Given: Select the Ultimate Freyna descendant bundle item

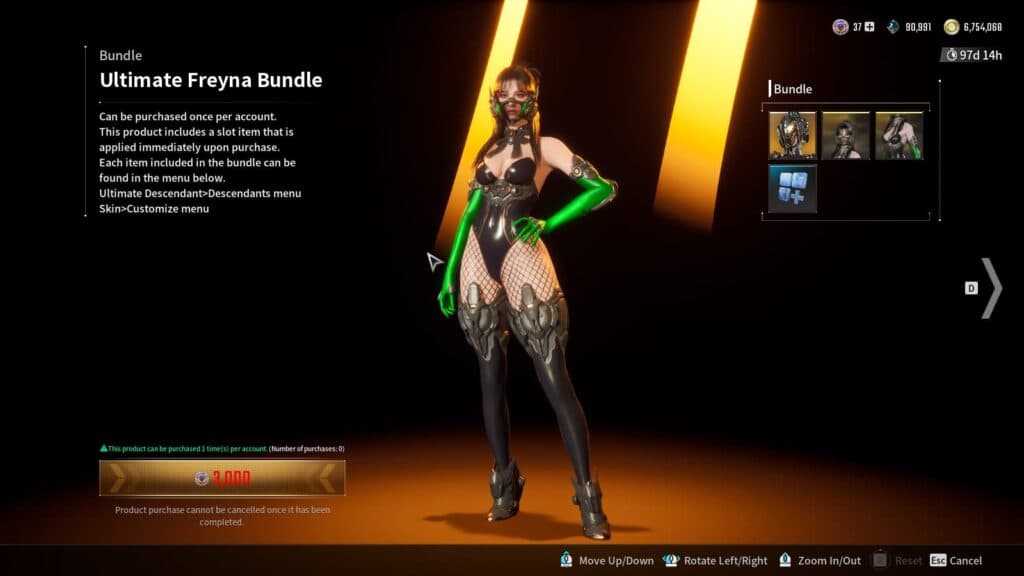Looking at the screenshot, I should pyautogui.click(x=792, y=135).
